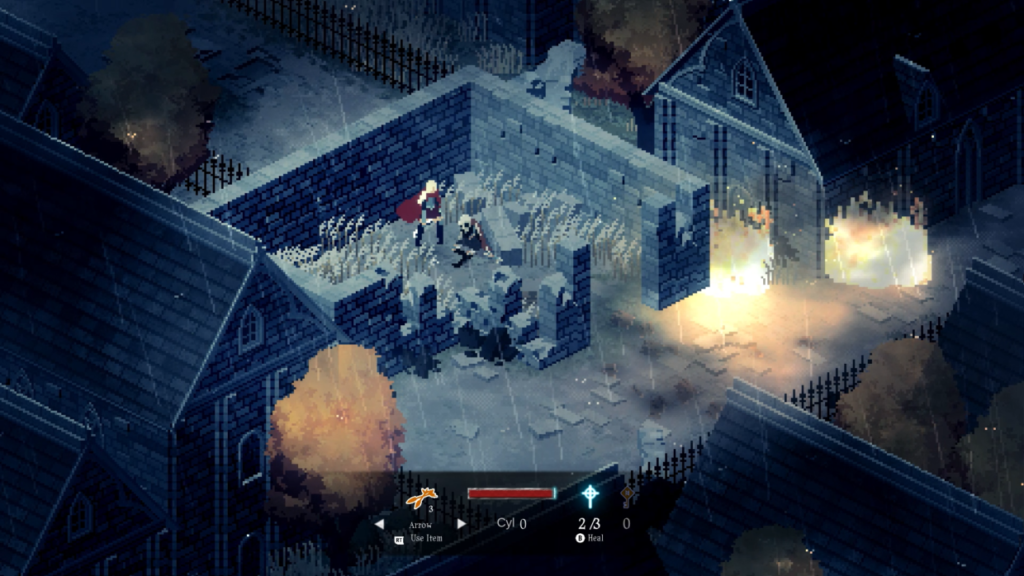Viewport: 1024px width, 576px height.
Task: Activate the glowing cross Heal icon
Action: click(x=591, y=496)
